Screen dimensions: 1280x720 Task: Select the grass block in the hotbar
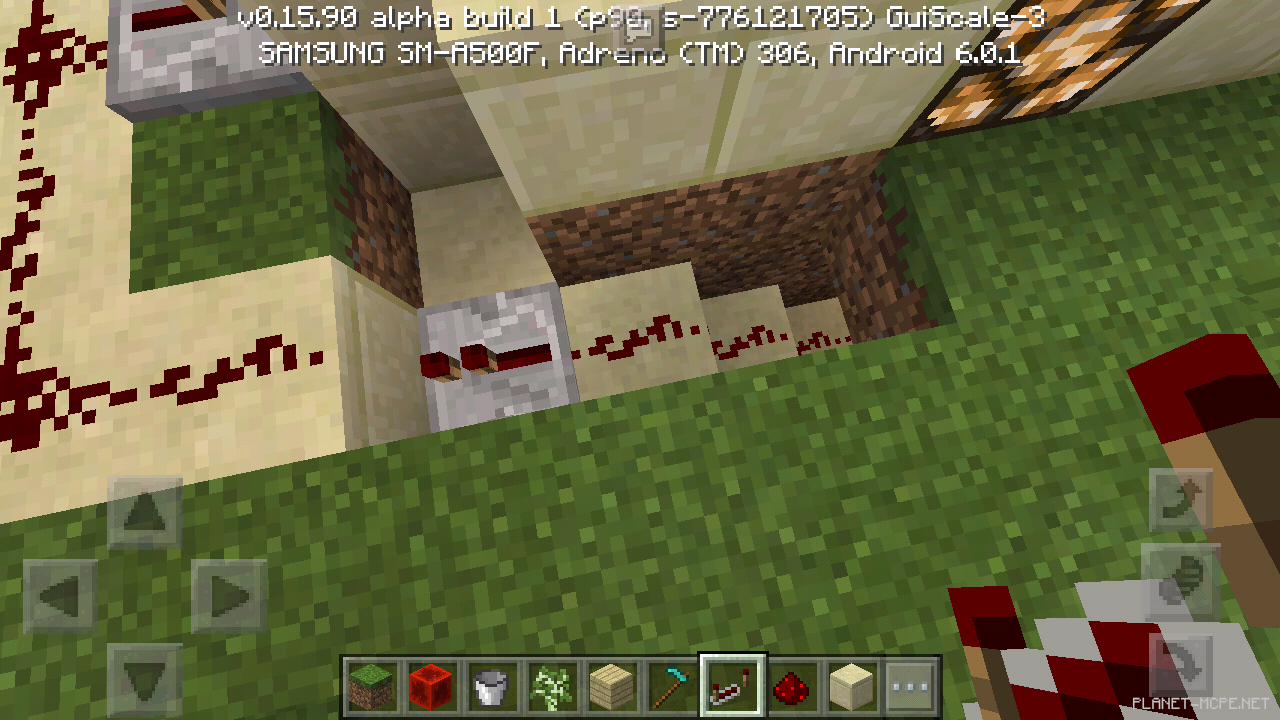[371, 686]
